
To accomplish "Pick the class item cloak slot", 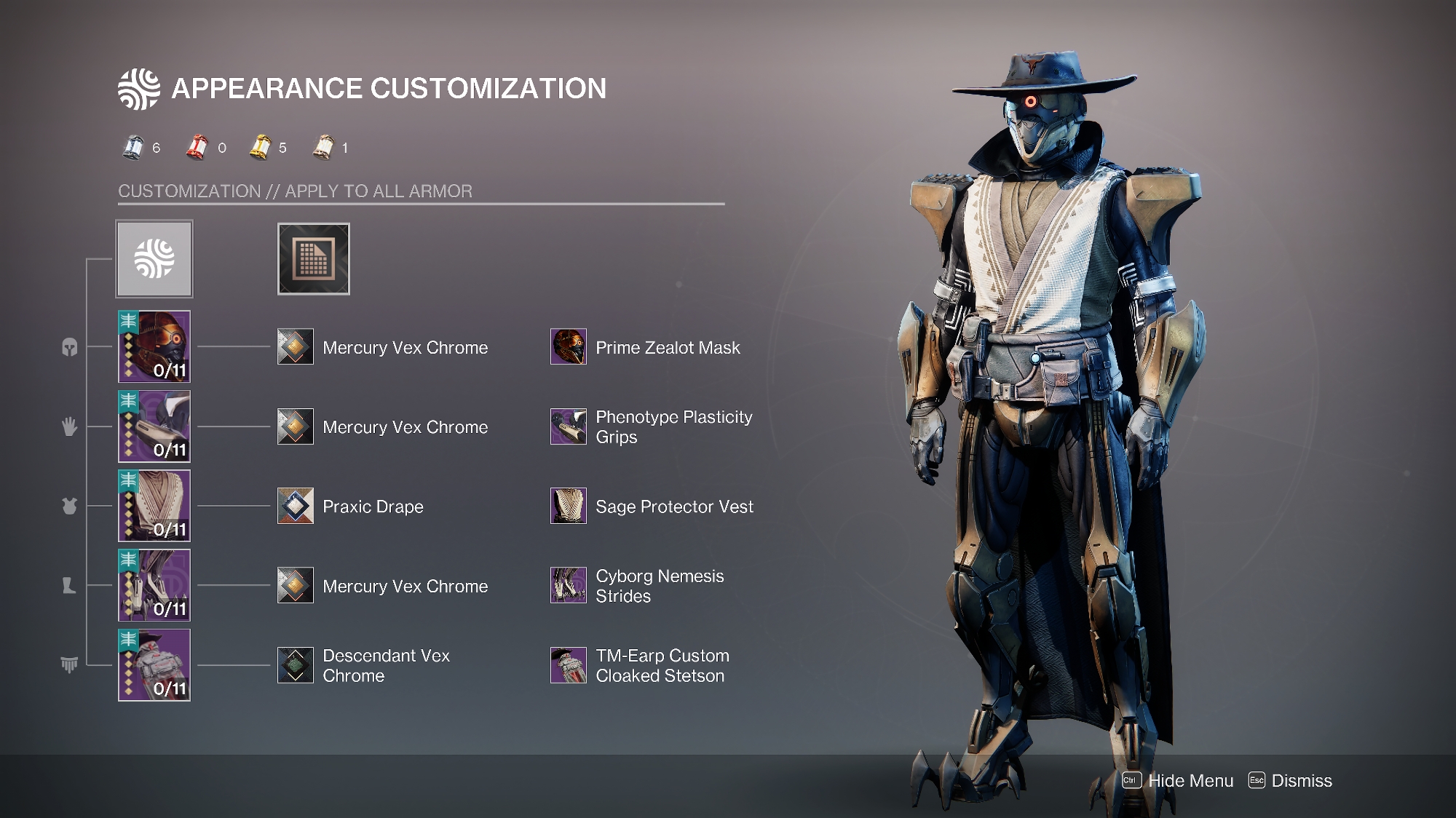I will pos(154,665).
